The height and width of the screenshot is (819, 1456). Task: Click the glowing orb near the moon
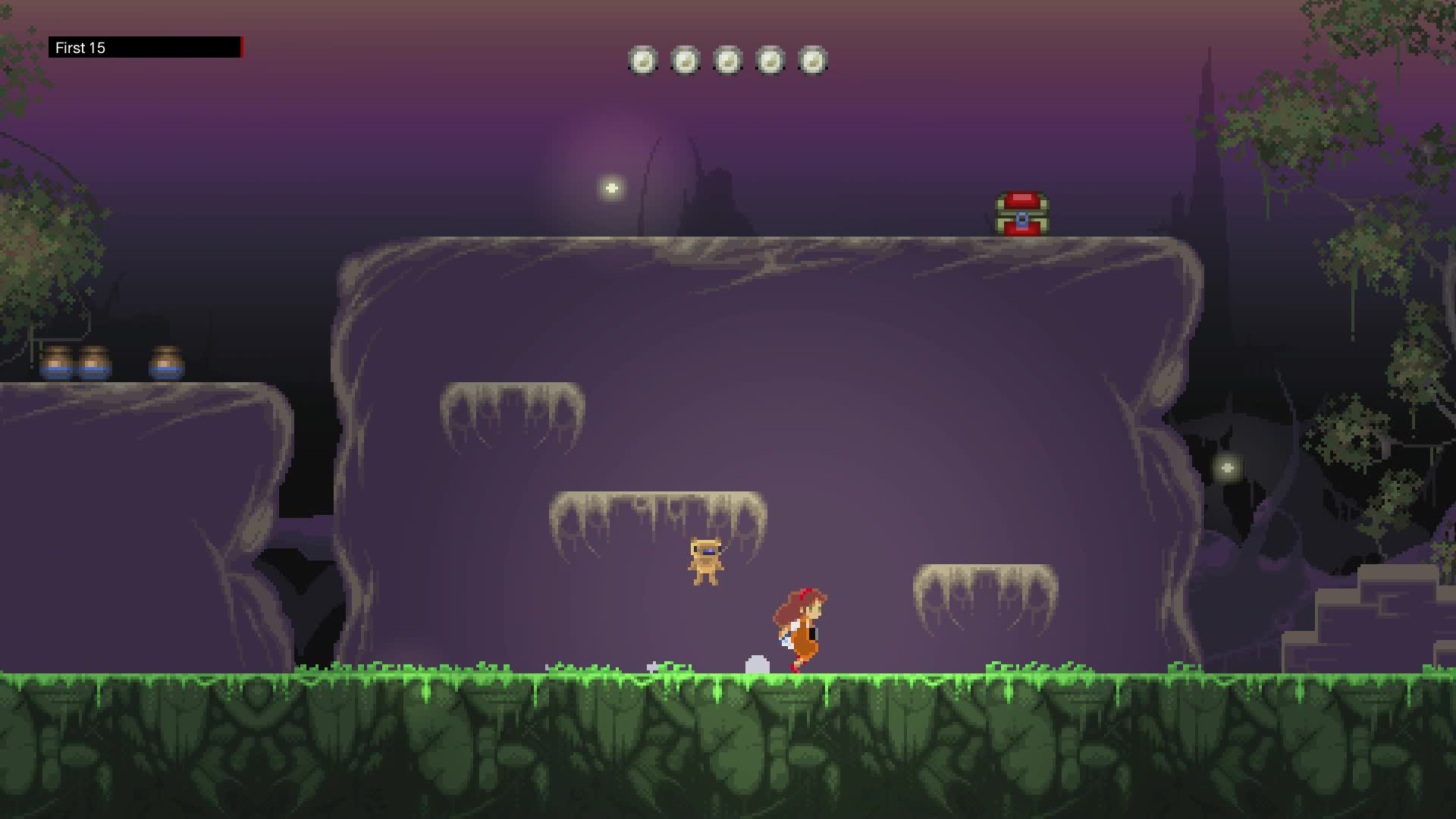pyautogui.click(x=611, y=187)
